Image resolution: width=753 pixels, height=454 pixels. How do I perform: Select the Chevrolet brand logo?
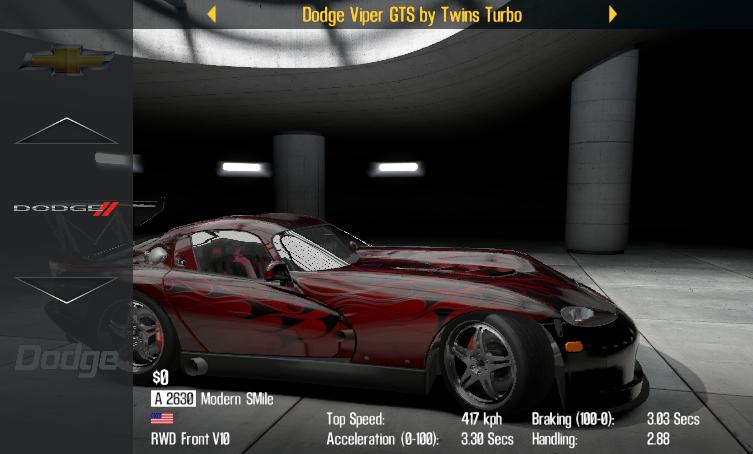click(67, 61)
